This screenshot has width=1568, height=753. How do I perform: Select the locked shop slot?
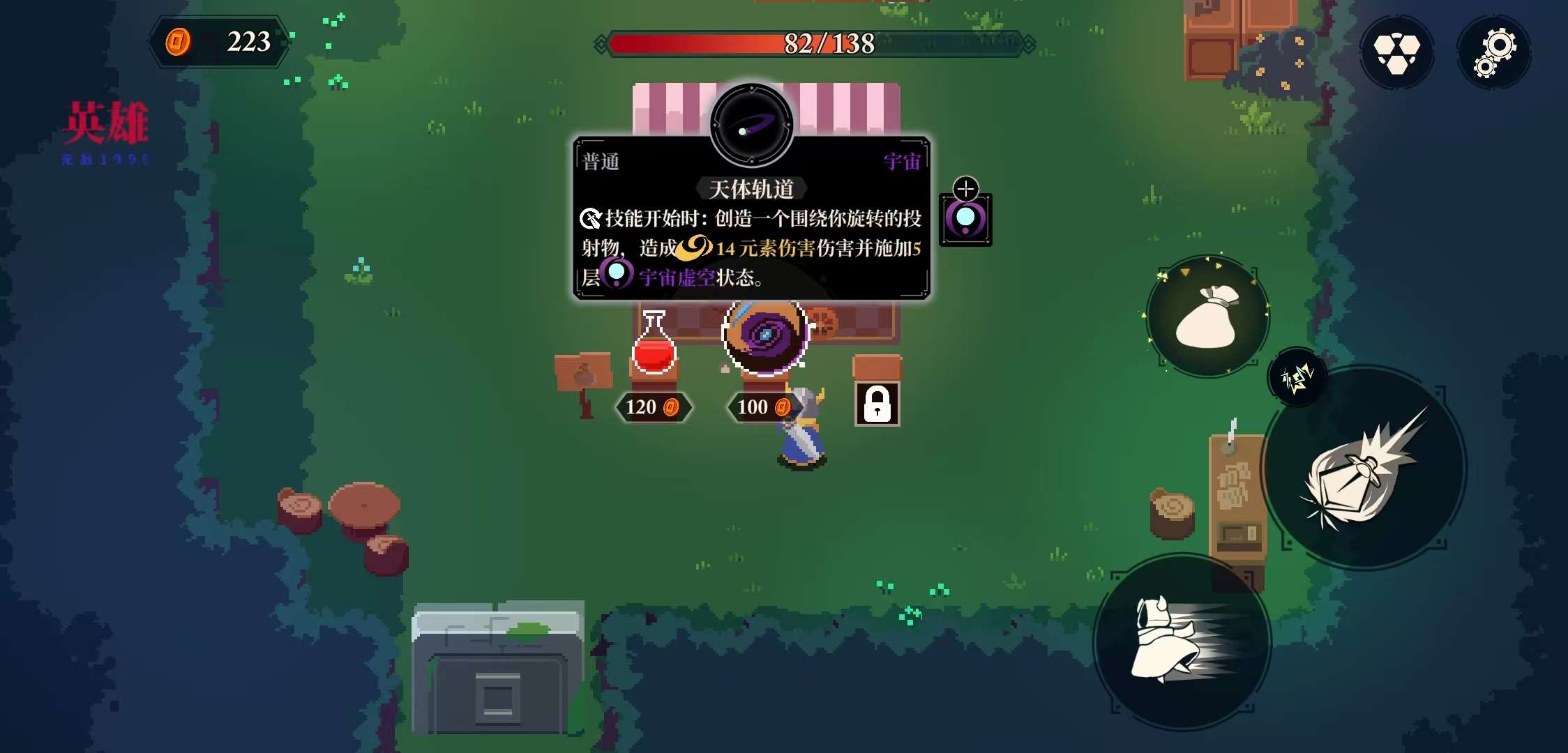click(x=877, y=403)
